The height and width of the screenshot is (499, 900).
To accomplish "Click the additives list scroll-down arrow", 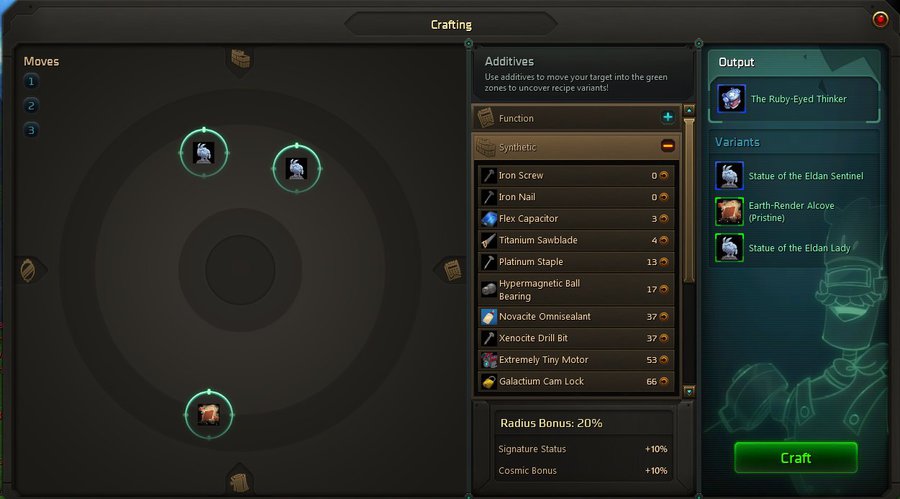I will [x=688, y=391].
